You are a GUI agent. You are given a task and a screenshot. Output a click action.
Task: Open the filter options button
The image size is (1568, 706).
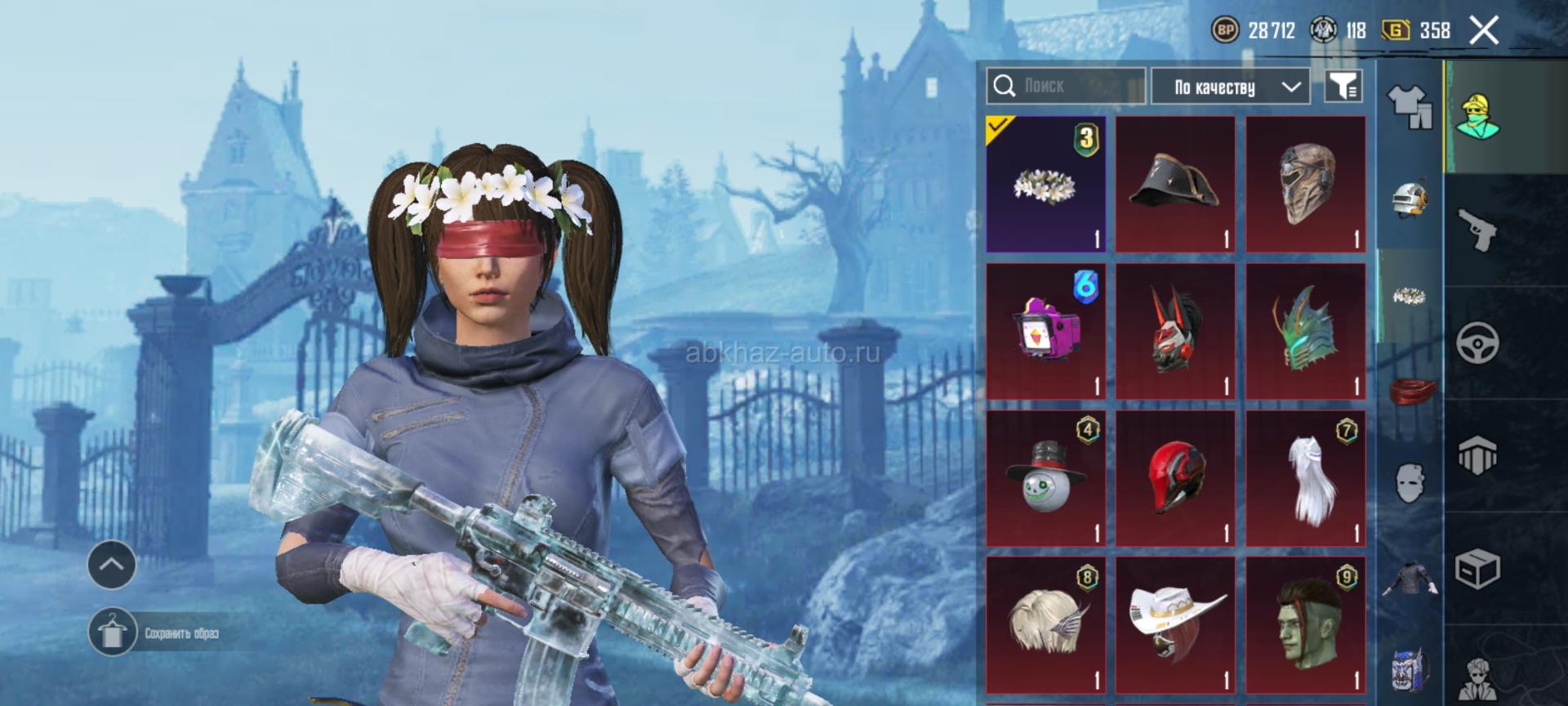click(x=1343, y=86)
